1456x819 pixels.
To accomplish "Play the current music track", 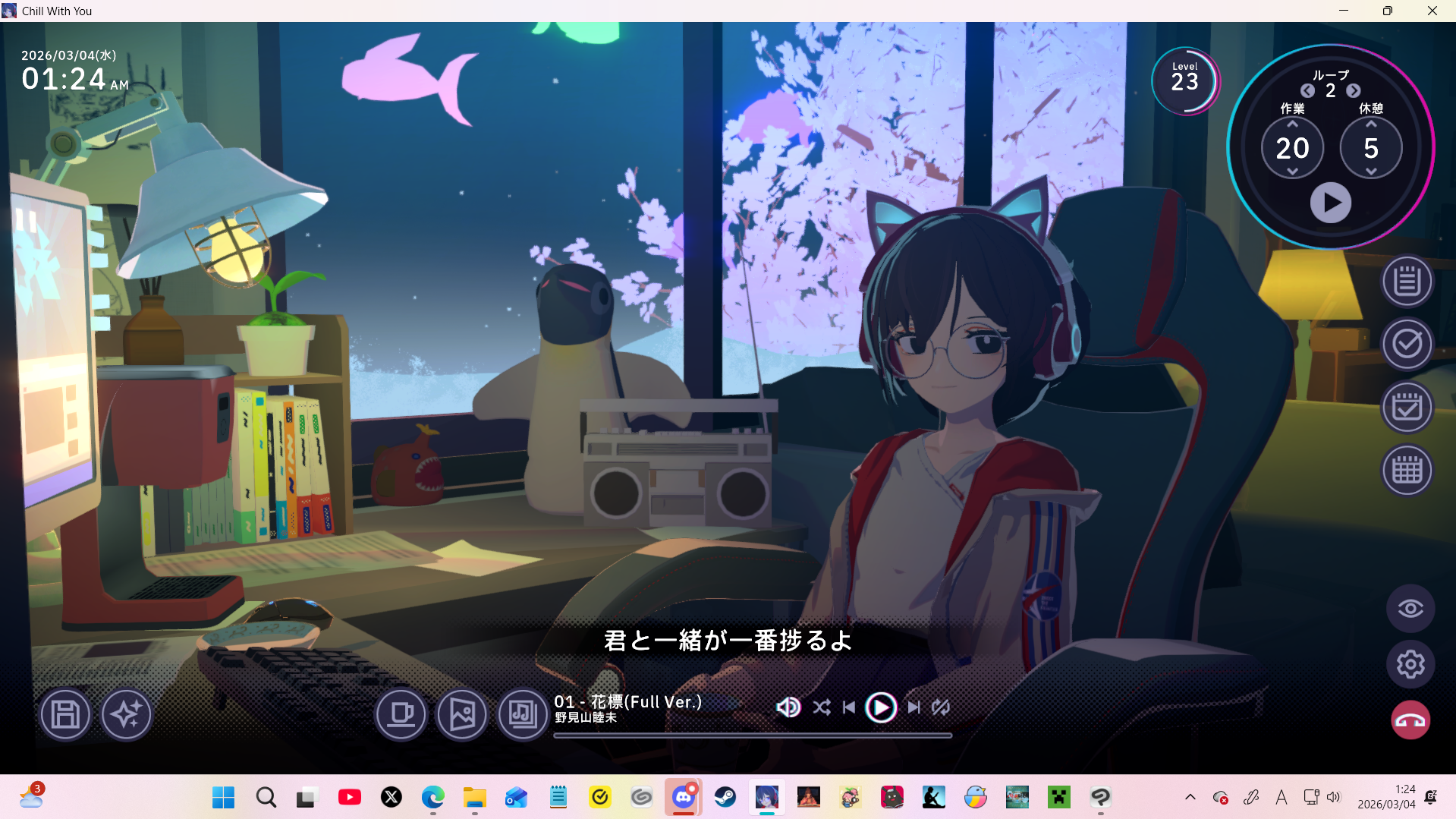I will [881, 707].
